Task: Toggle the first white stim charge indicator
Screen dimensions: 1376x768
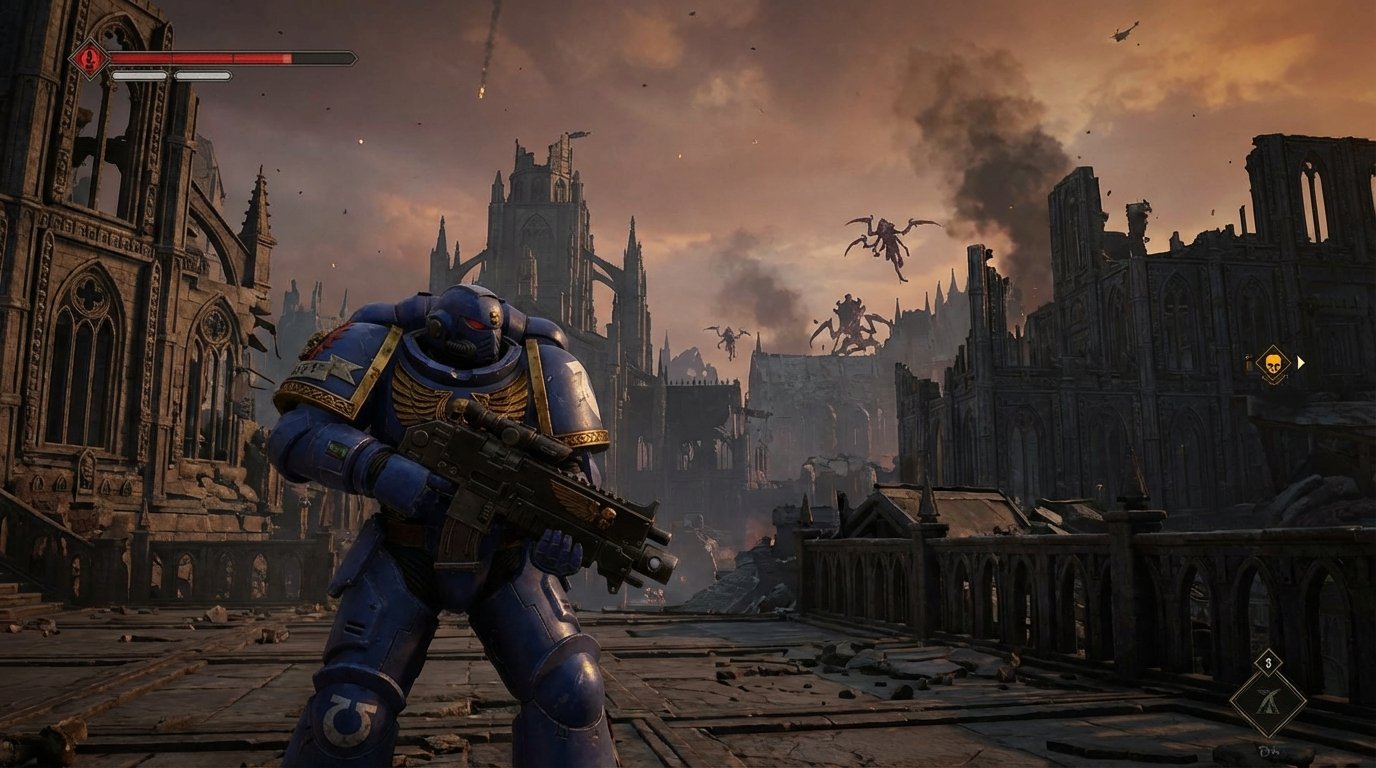Action: click(138, 76)
